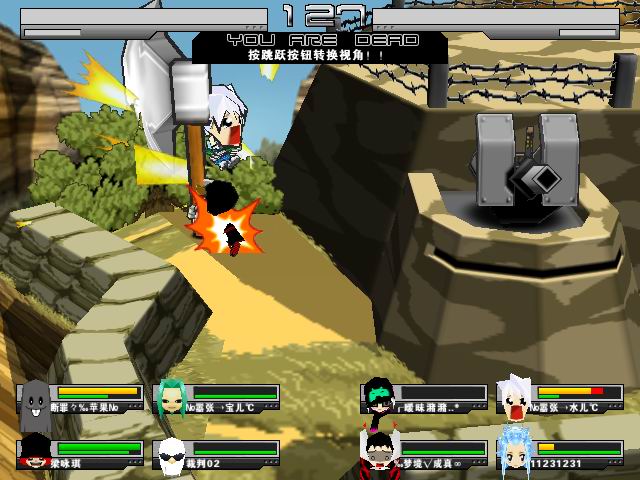Select the white-haired shouting player portrait
This screenshot has width=640, height=480.
(x=515, y=399)
